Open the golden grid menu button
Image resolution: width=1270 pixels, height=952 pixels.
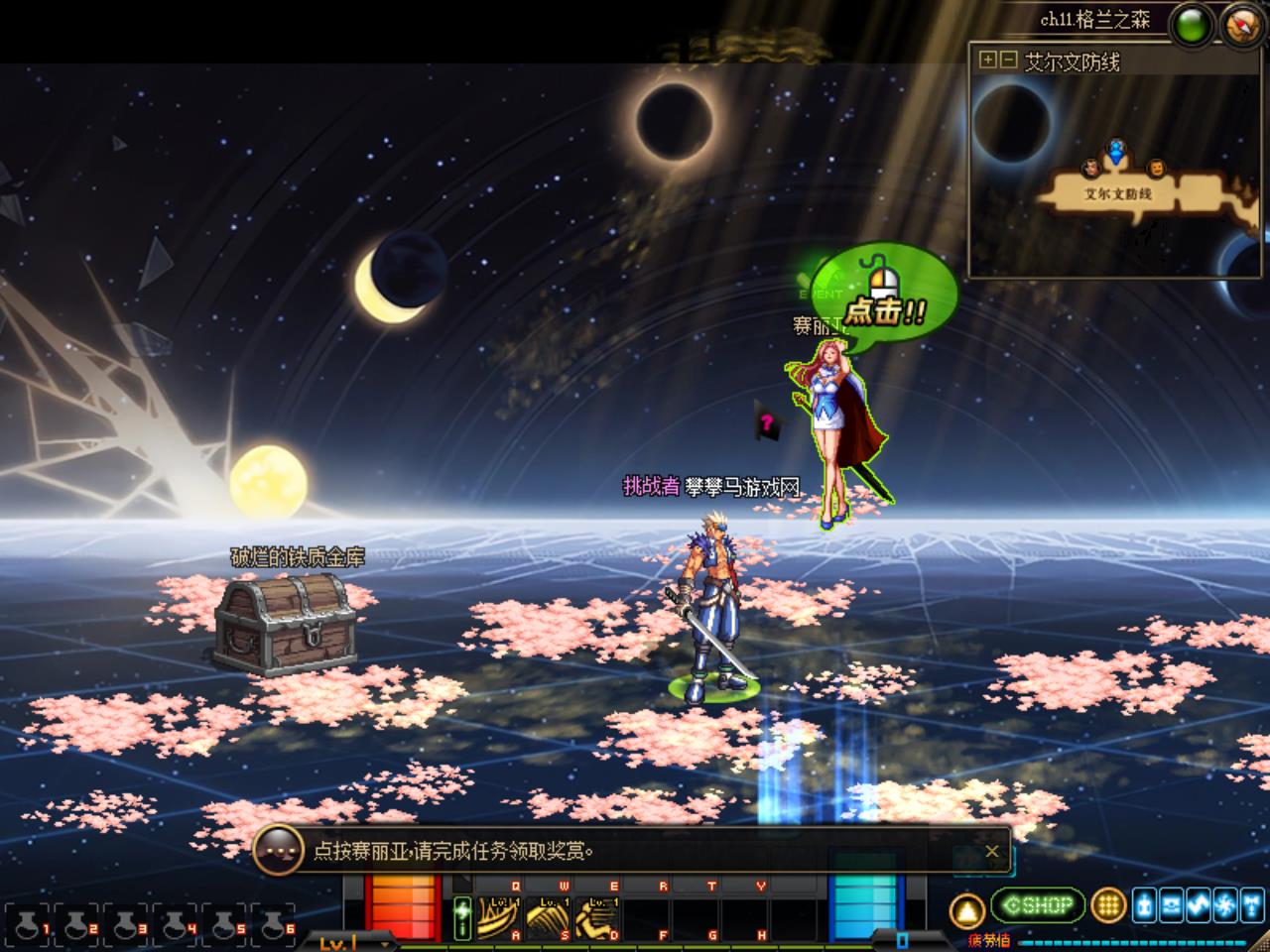tap(1108, 905)
